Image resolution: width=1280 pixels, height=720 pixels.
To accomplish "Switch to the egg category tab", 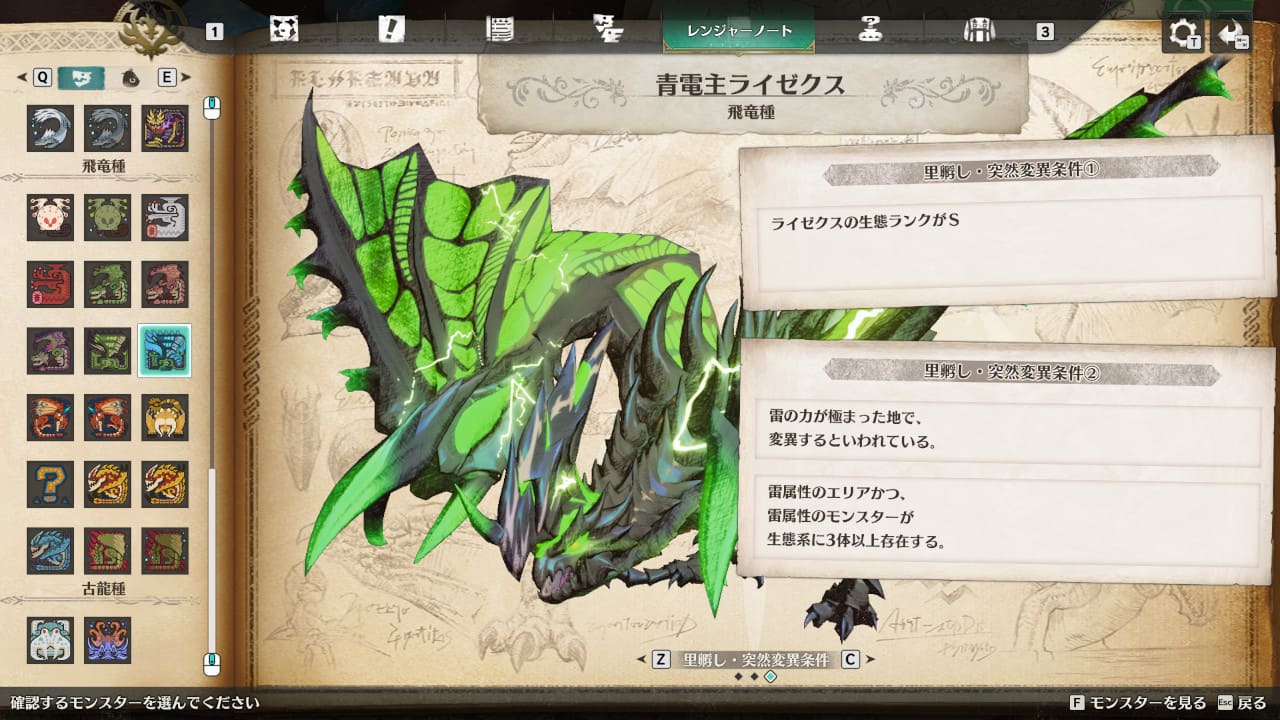I will point(129,77).
